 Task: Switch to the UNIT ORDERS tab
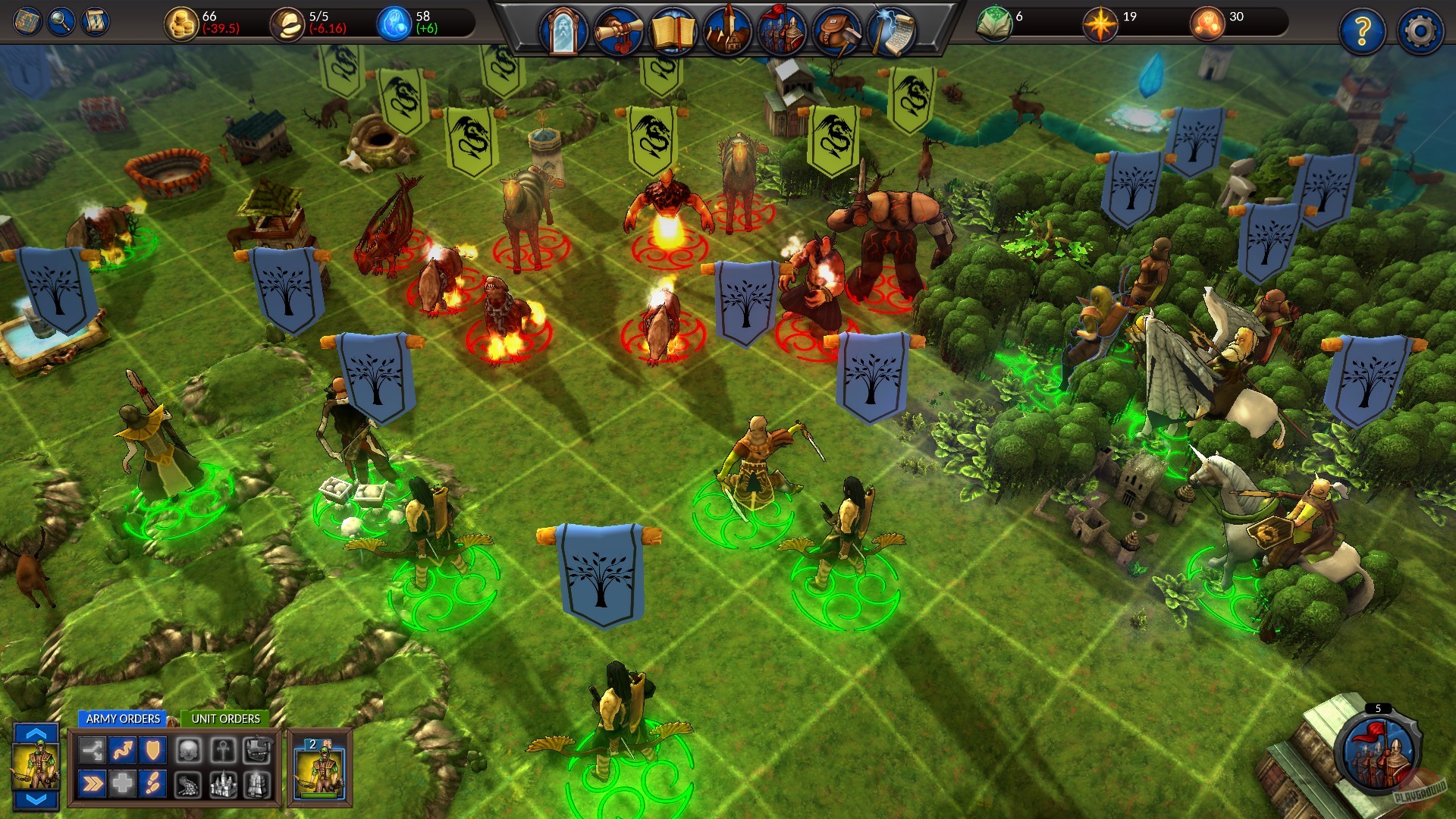point(227,718)
